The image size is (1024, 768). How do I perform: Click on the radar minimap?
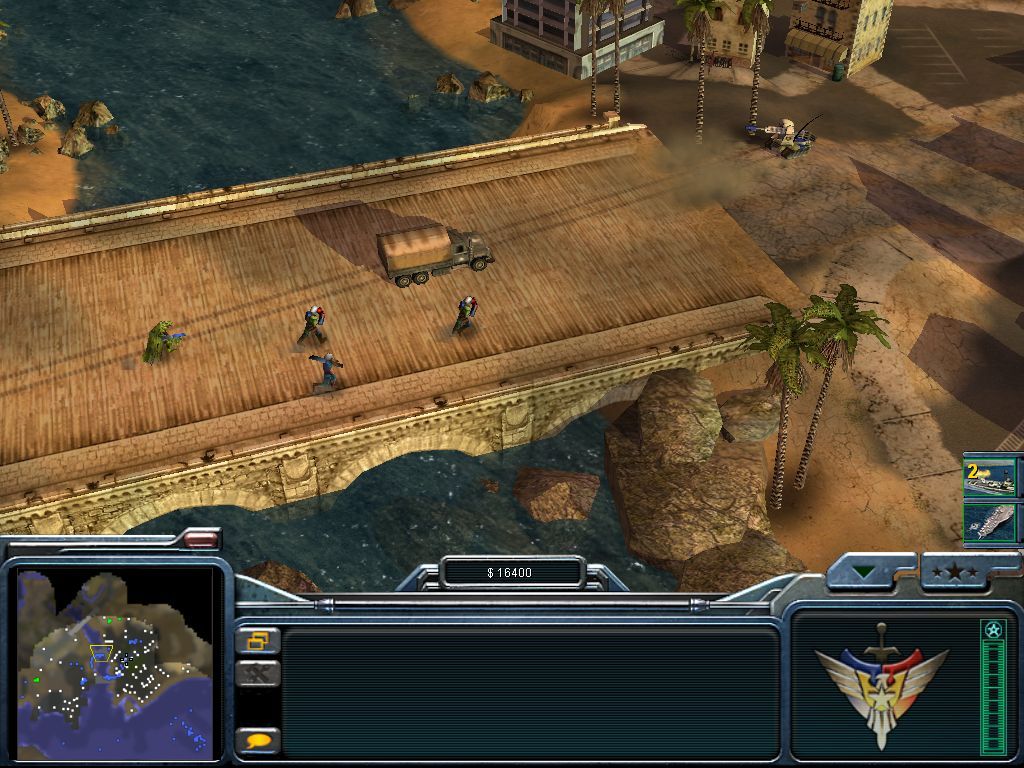[x=115, y=661]
